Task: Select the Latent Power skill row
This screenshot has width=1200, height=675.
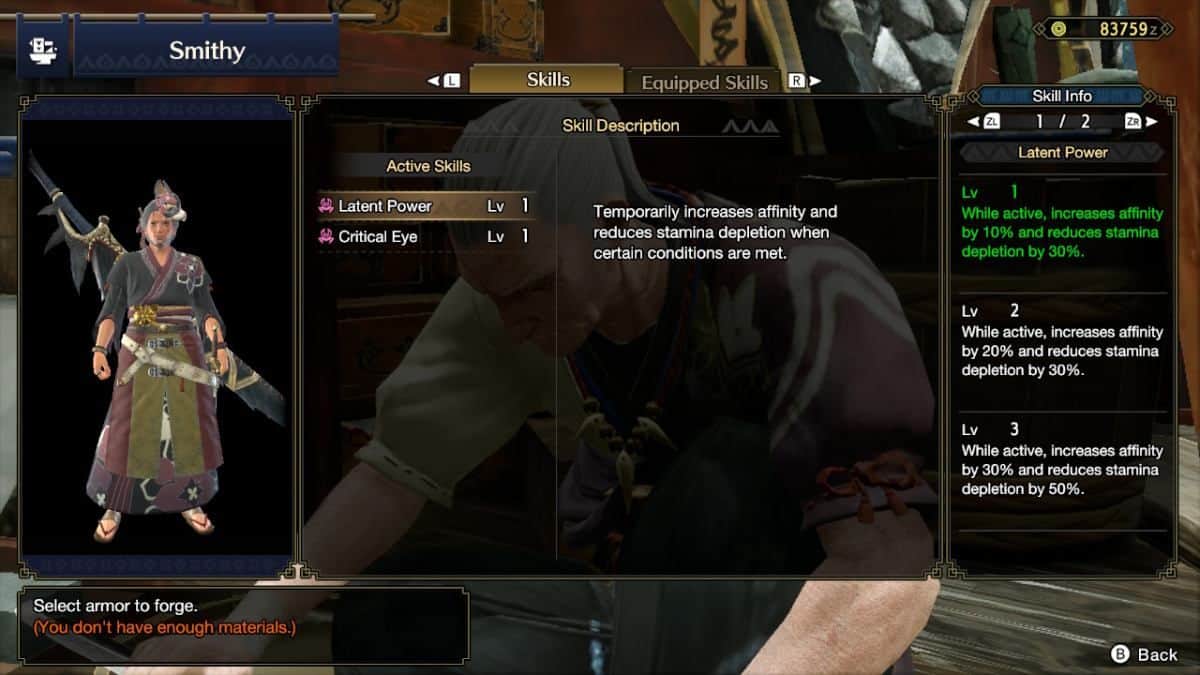Action: pos(427,206)
